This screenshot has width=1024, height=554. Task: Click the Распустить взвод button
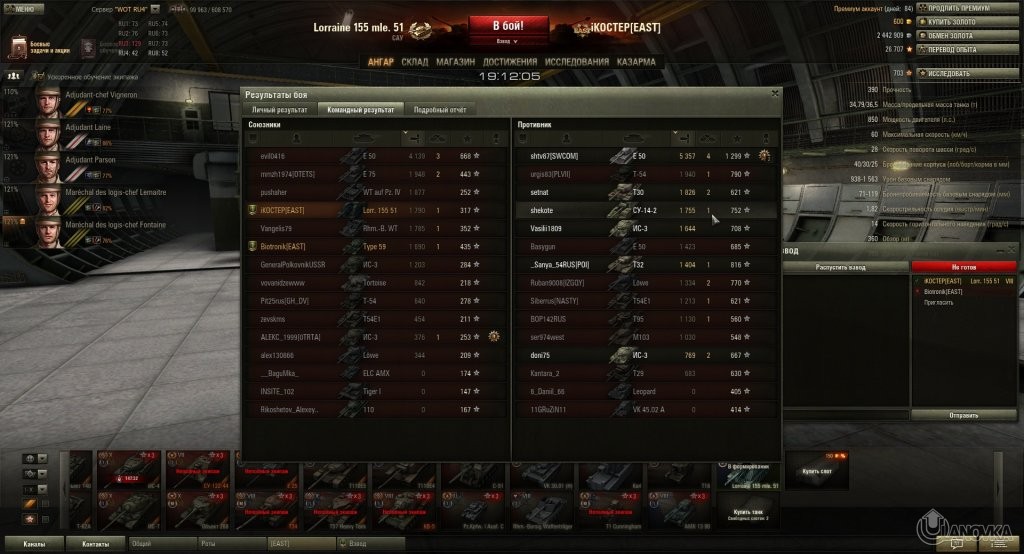tap(845, 268)
